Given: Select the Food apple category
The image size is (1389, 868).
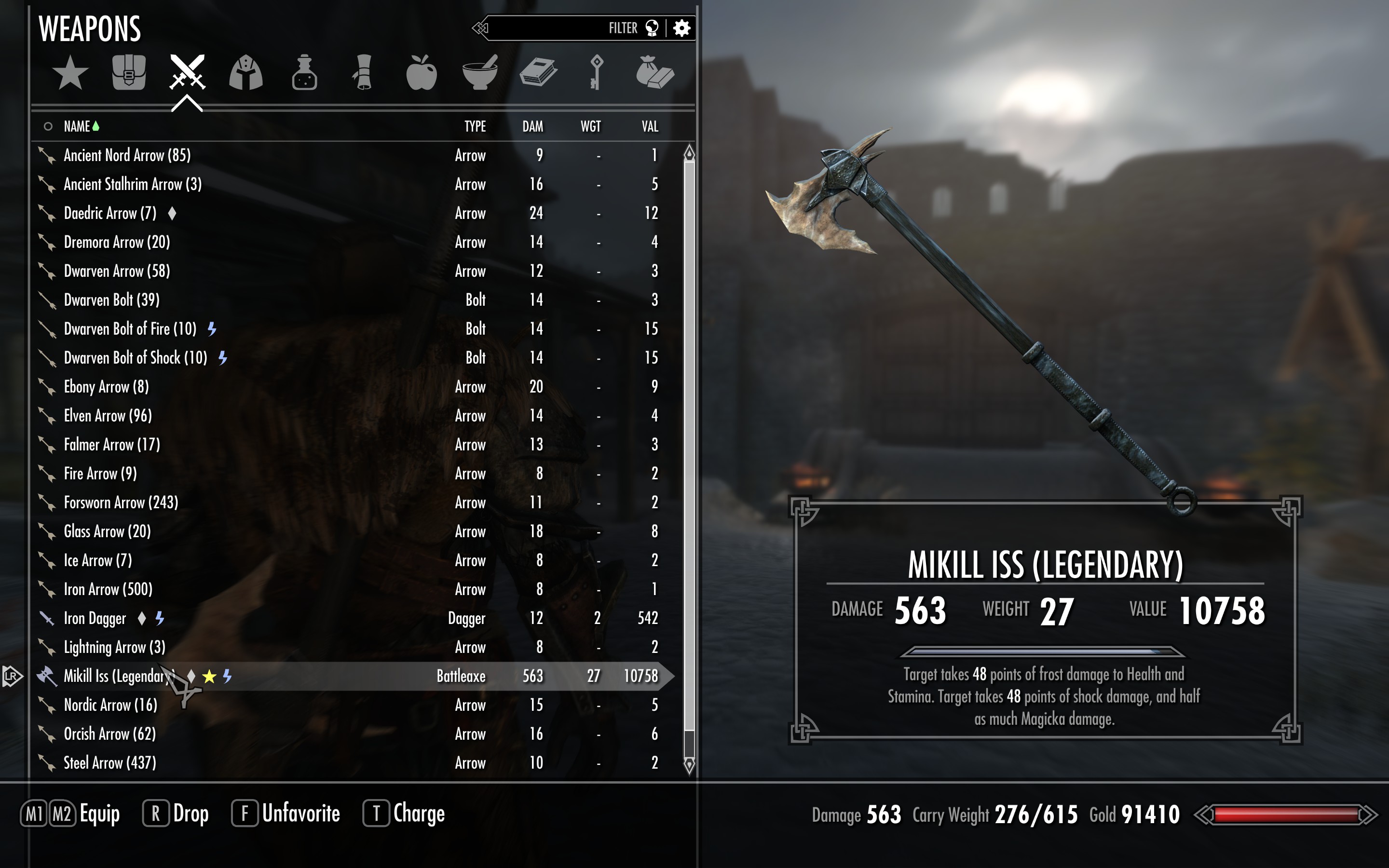Looking at the screenshot, I should 422,73.
